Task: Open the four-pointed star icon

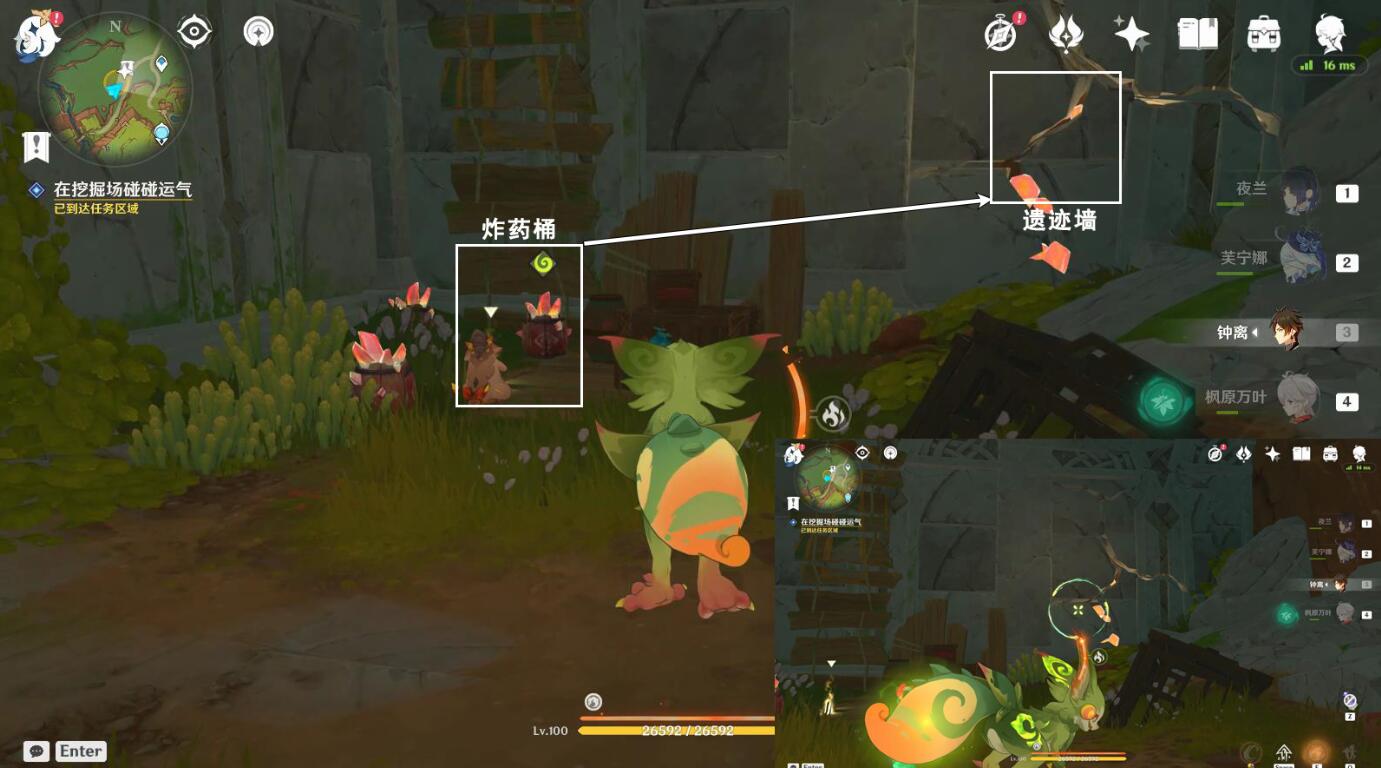Action: click(x=1132, y=35)
